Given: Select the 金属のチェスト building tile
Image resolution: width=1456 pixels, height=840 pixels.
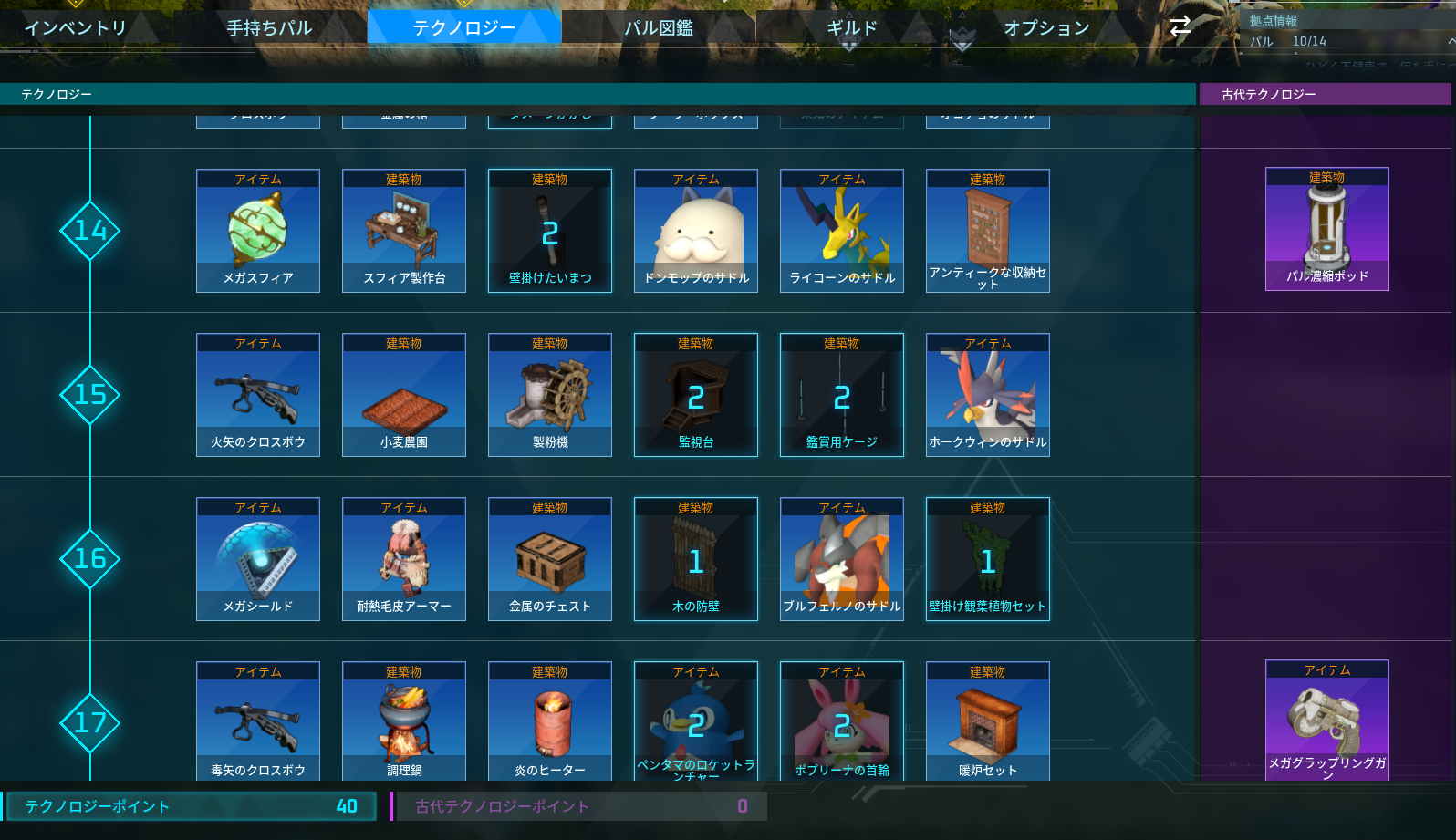Looking at the screenshot, I should 549,558.
